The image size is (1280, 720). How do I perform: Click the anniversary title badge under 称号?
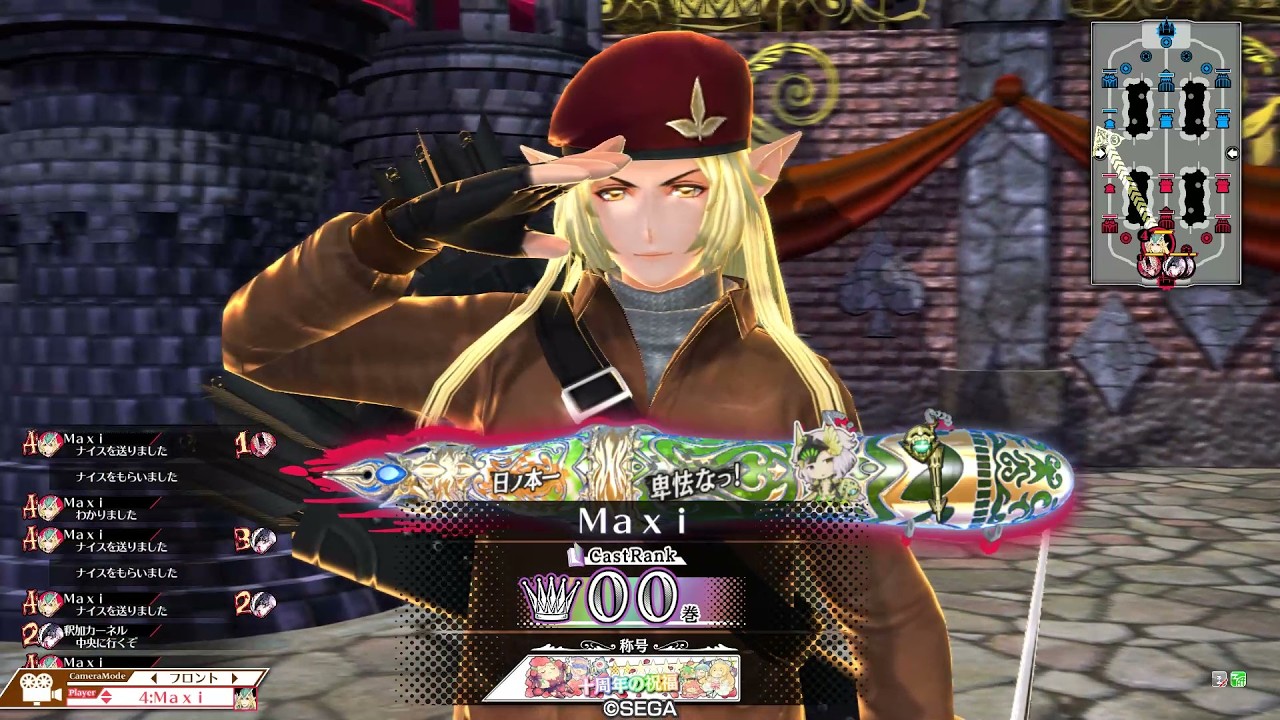(x=619, y=678)
